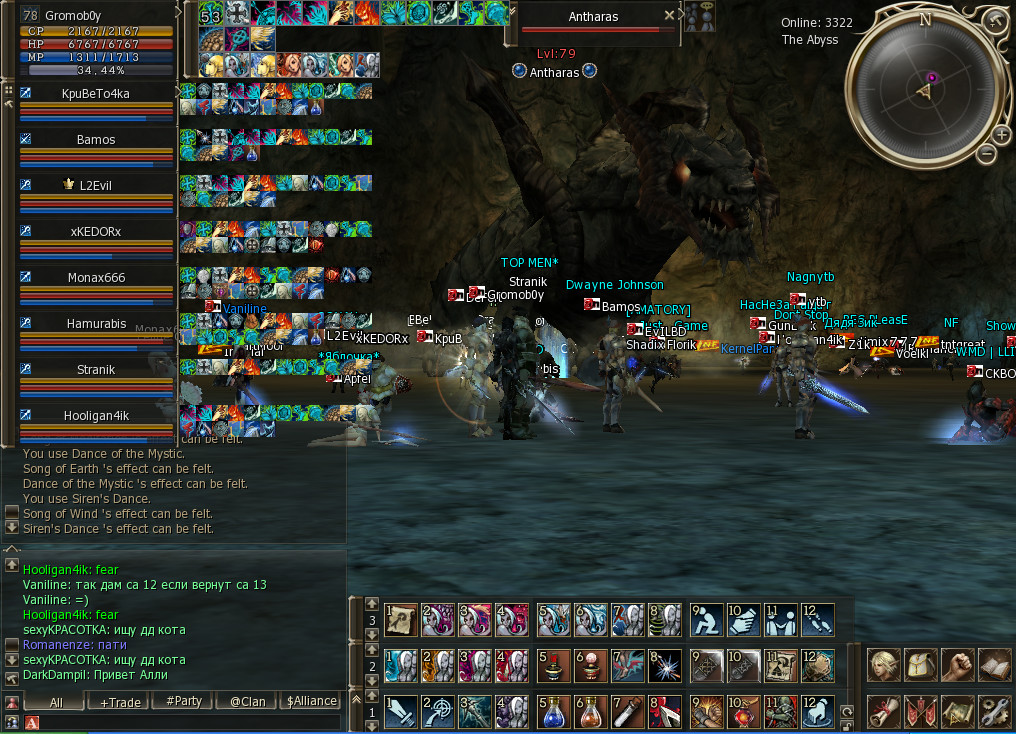Close the Antharas target window

coord(670,16)
